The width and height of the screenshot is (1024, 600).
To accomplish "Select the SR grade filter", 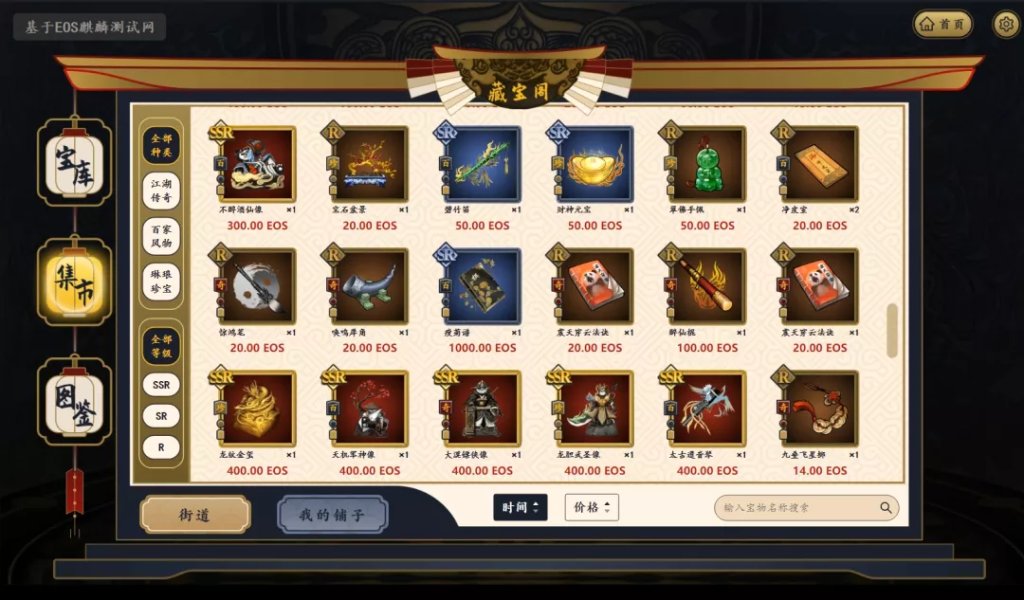I will point(161,415).
